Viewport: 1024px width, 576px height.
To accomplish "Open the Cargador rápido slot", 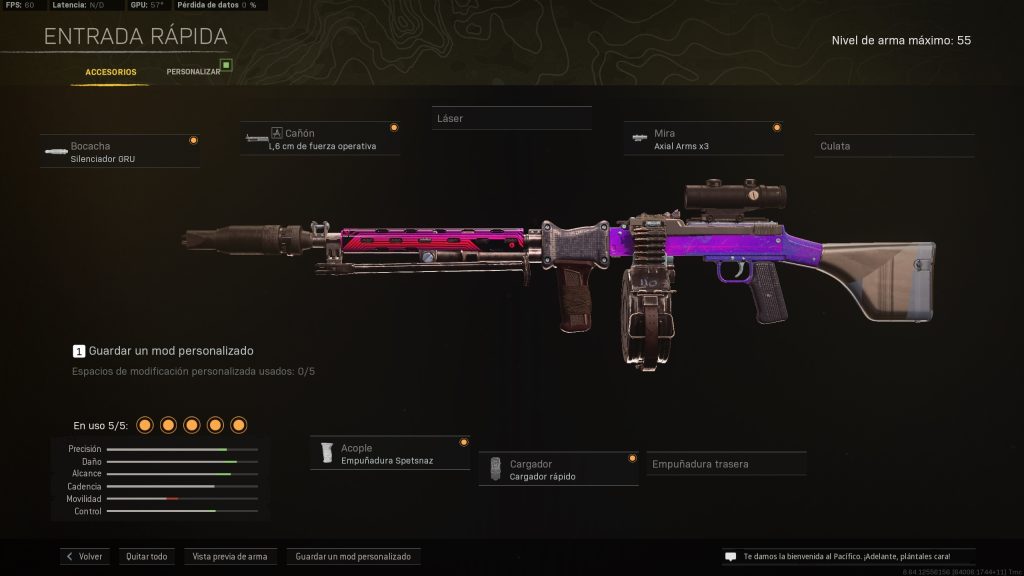I will [558, 470].
